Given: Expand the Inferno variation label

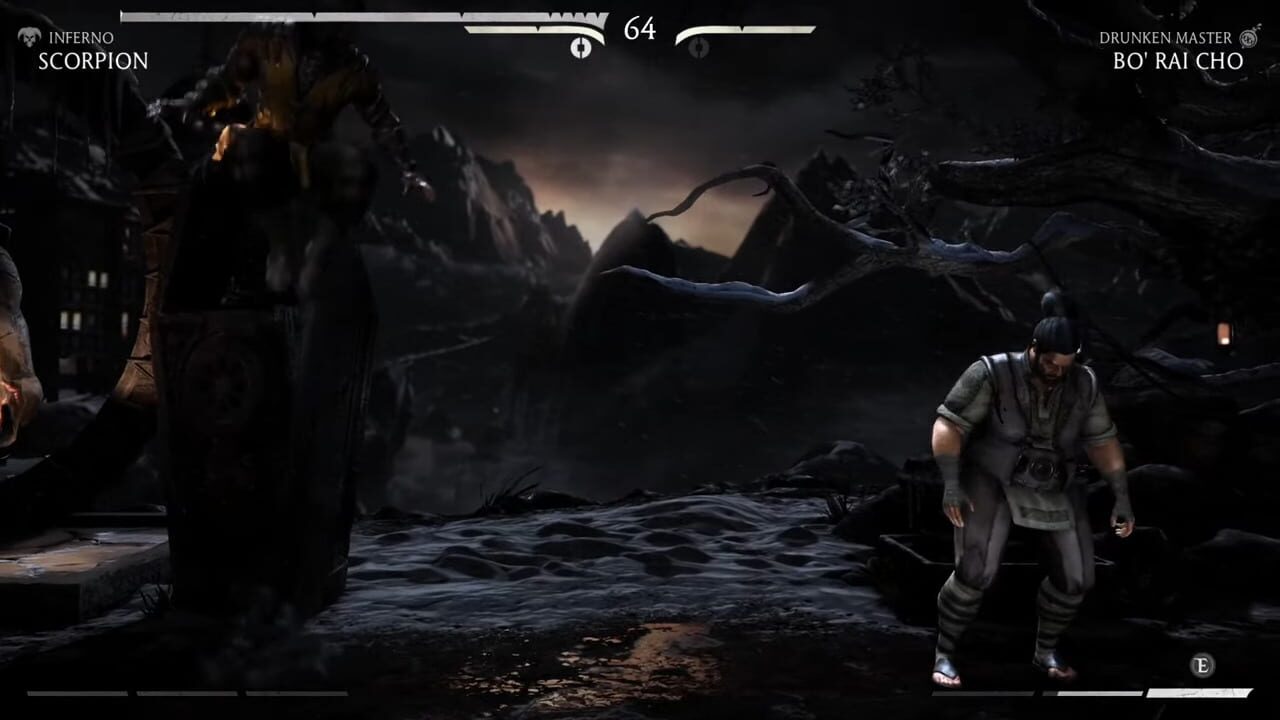Looking at the screenshot, I should tap(81, 38).
